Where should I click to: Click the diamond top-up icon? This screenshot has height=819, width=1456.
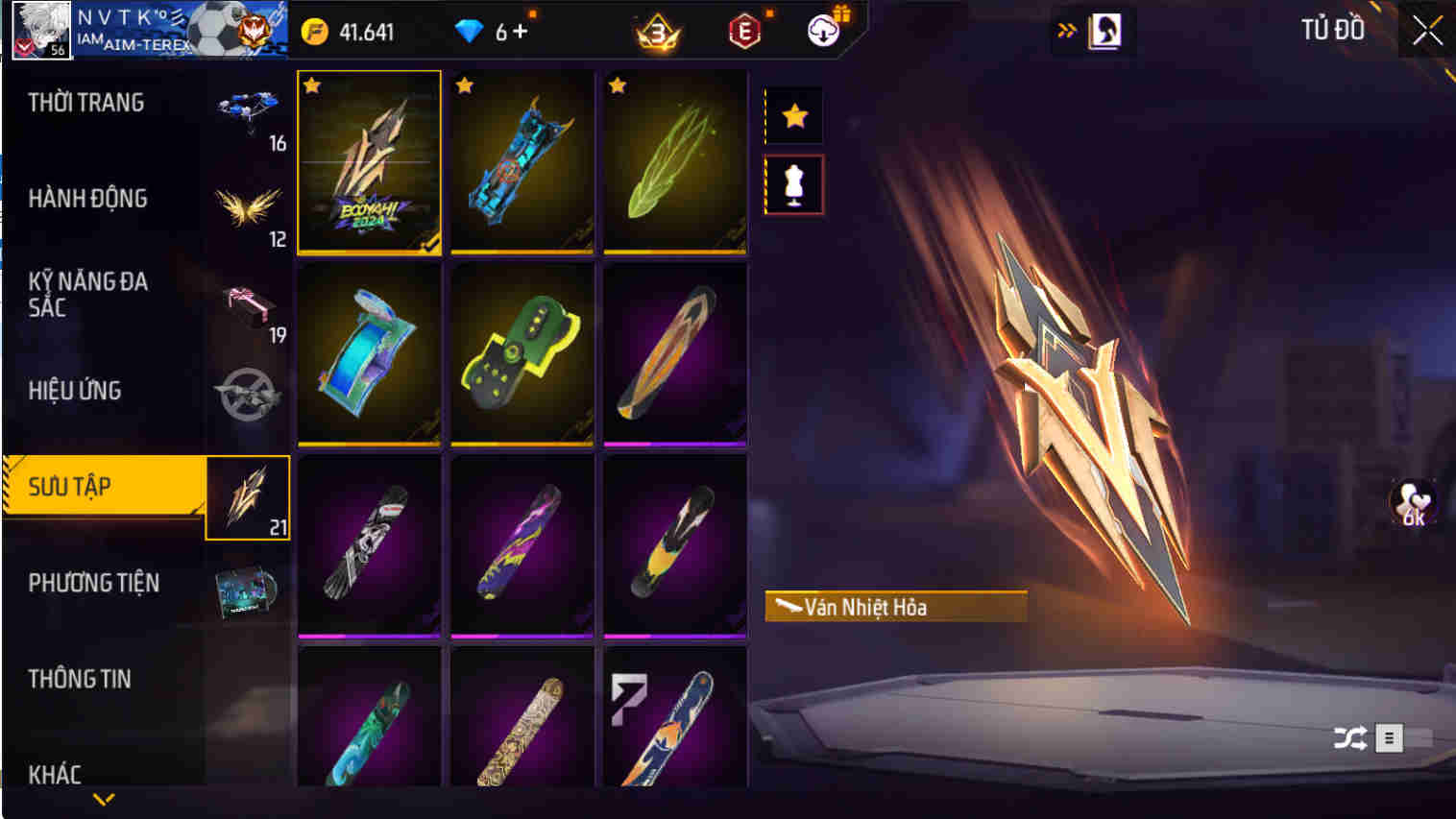coord(470,29)
